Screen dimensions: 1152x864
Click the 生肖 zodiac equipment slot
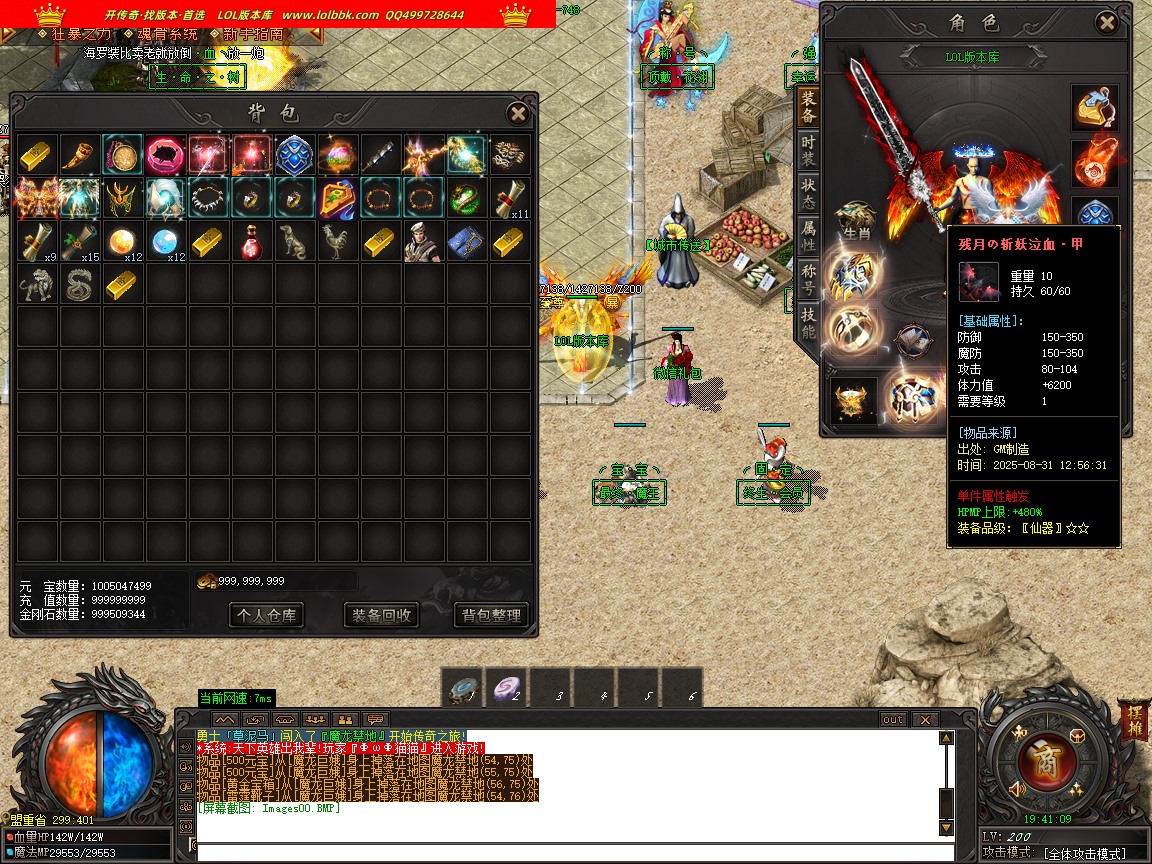pos(855,219)
